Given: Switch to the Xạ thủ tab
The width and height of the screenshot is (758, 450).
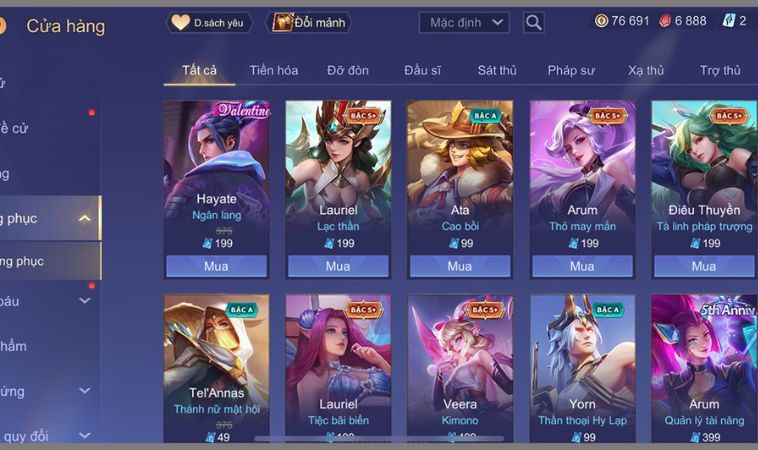Looking at the screenshot, I should click(x=646, y=70).
